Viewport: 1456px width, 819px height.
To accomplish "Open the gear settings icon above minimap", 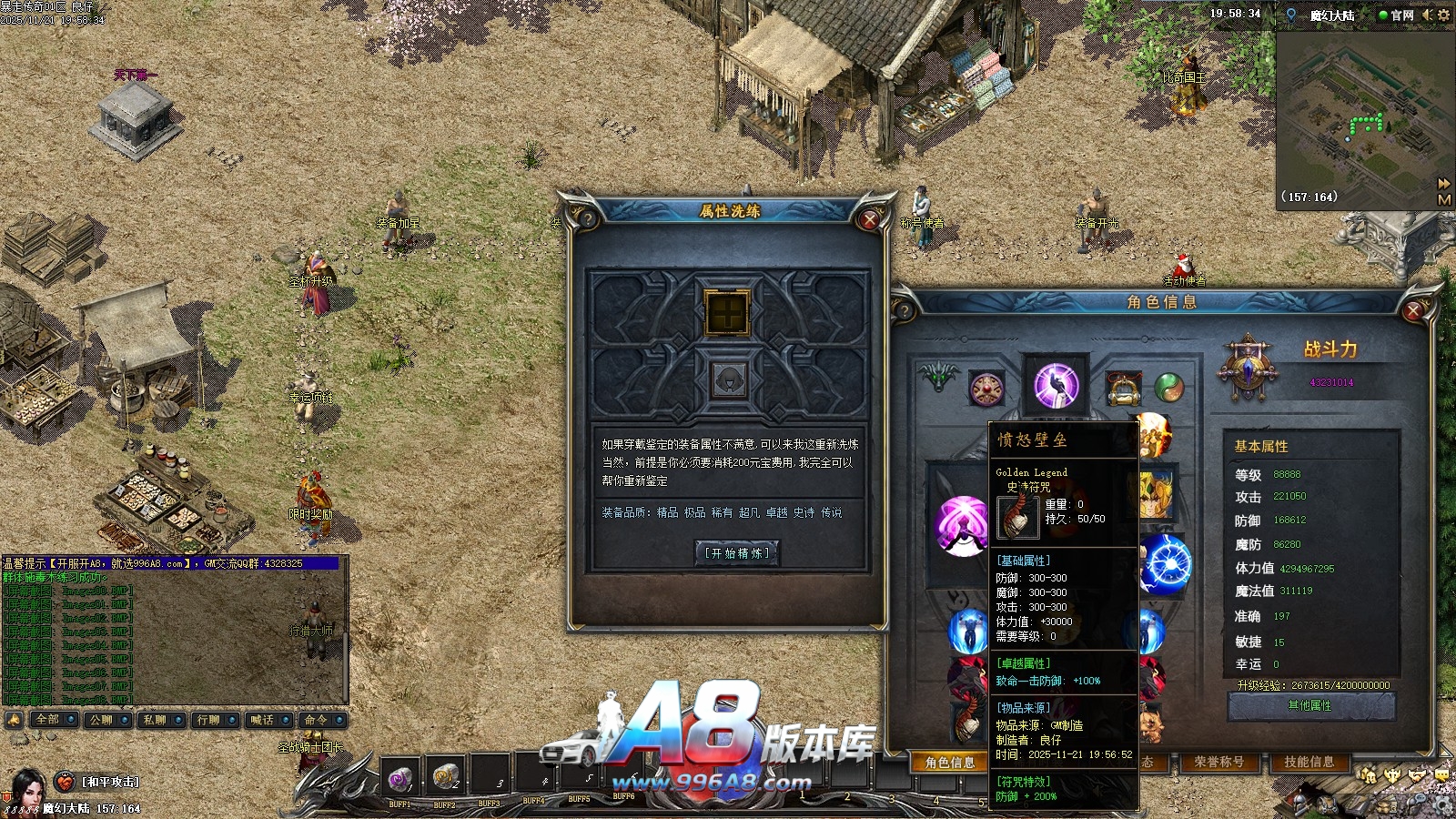I will [1443, 15].
